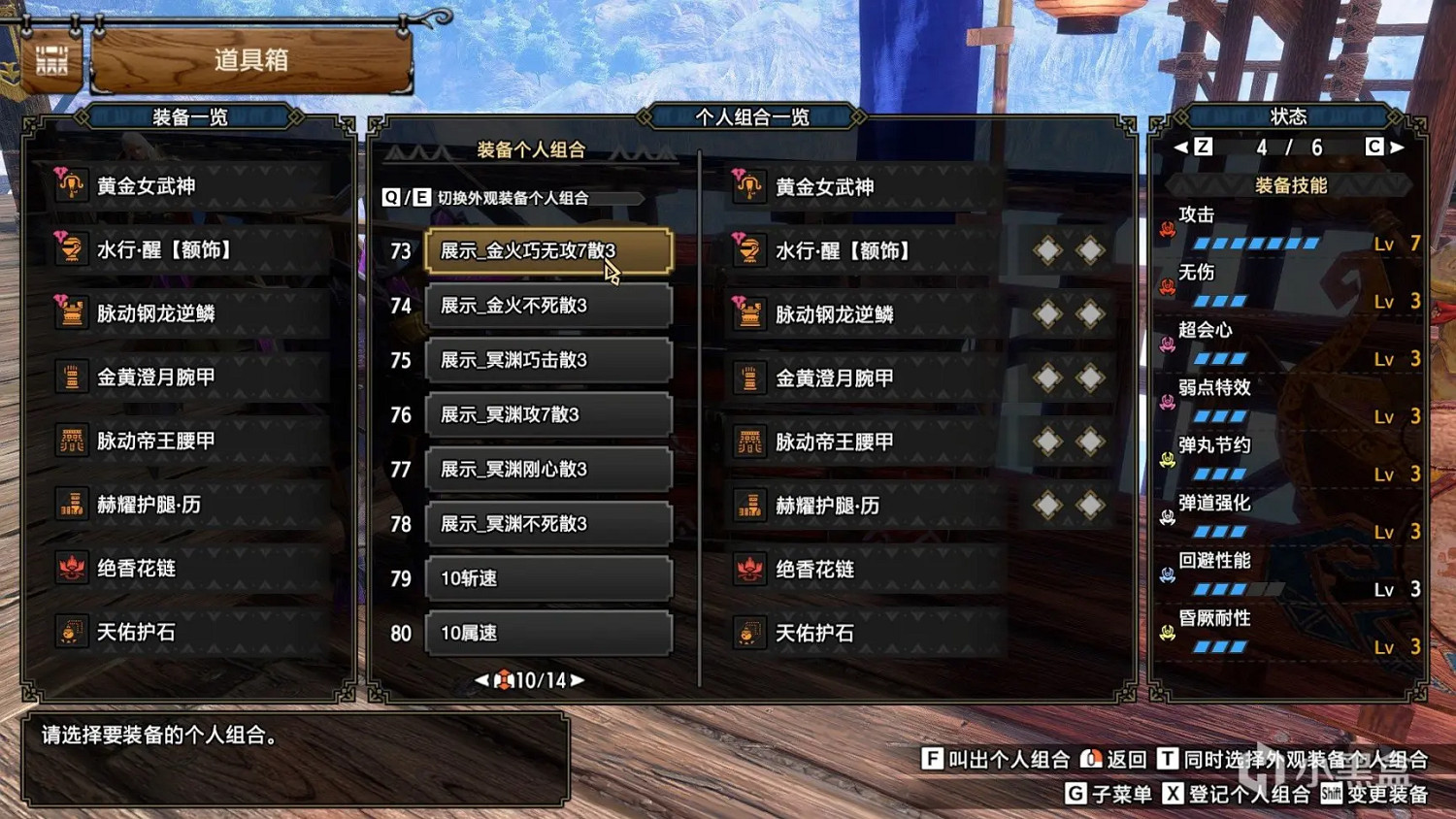Select the 个人组合一览 panel header
1456x819 pixels.
[752, 115]
